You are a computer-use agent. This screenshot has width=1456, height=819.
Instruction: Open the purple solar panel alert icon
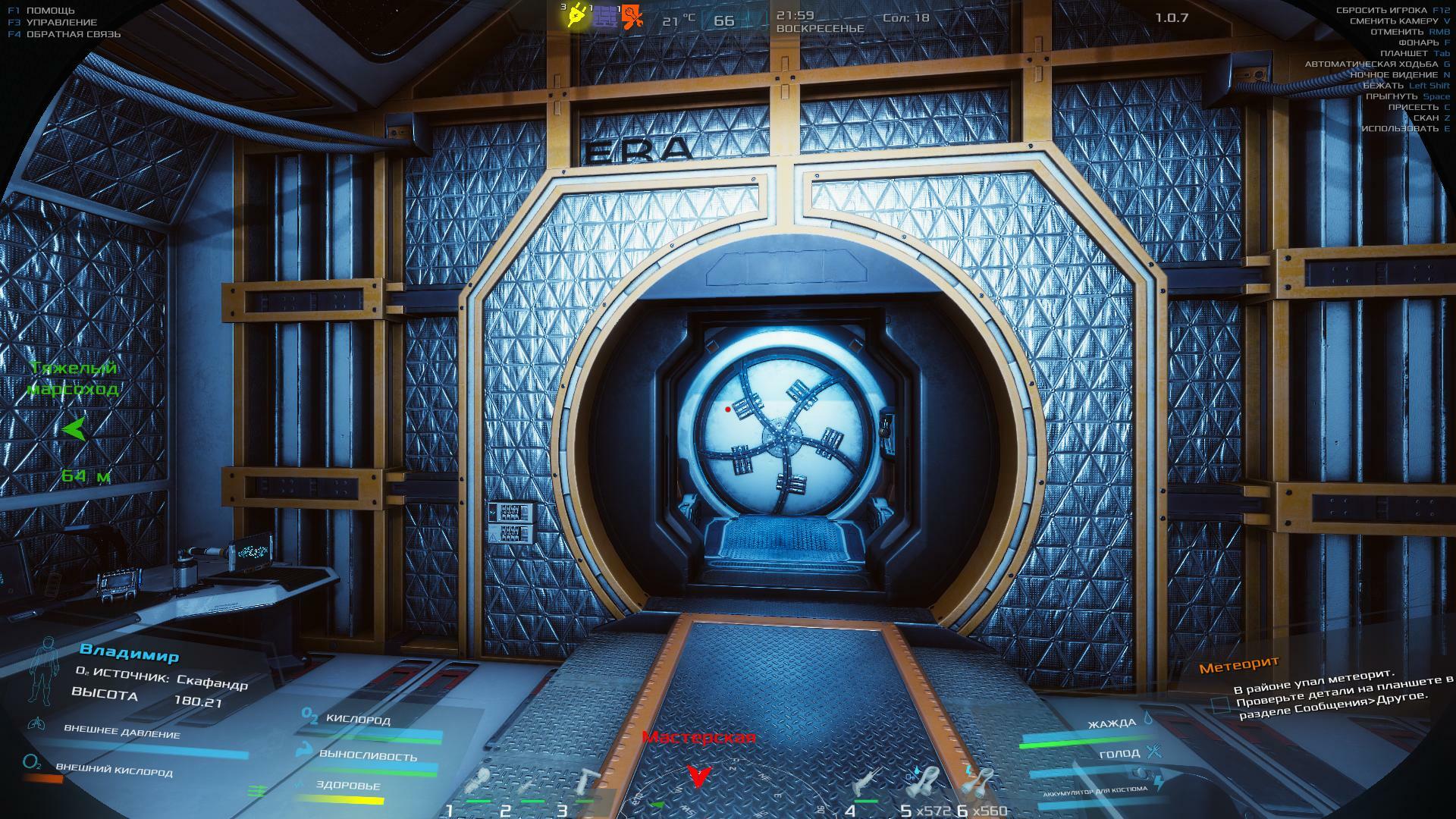(x=604, y=17)
